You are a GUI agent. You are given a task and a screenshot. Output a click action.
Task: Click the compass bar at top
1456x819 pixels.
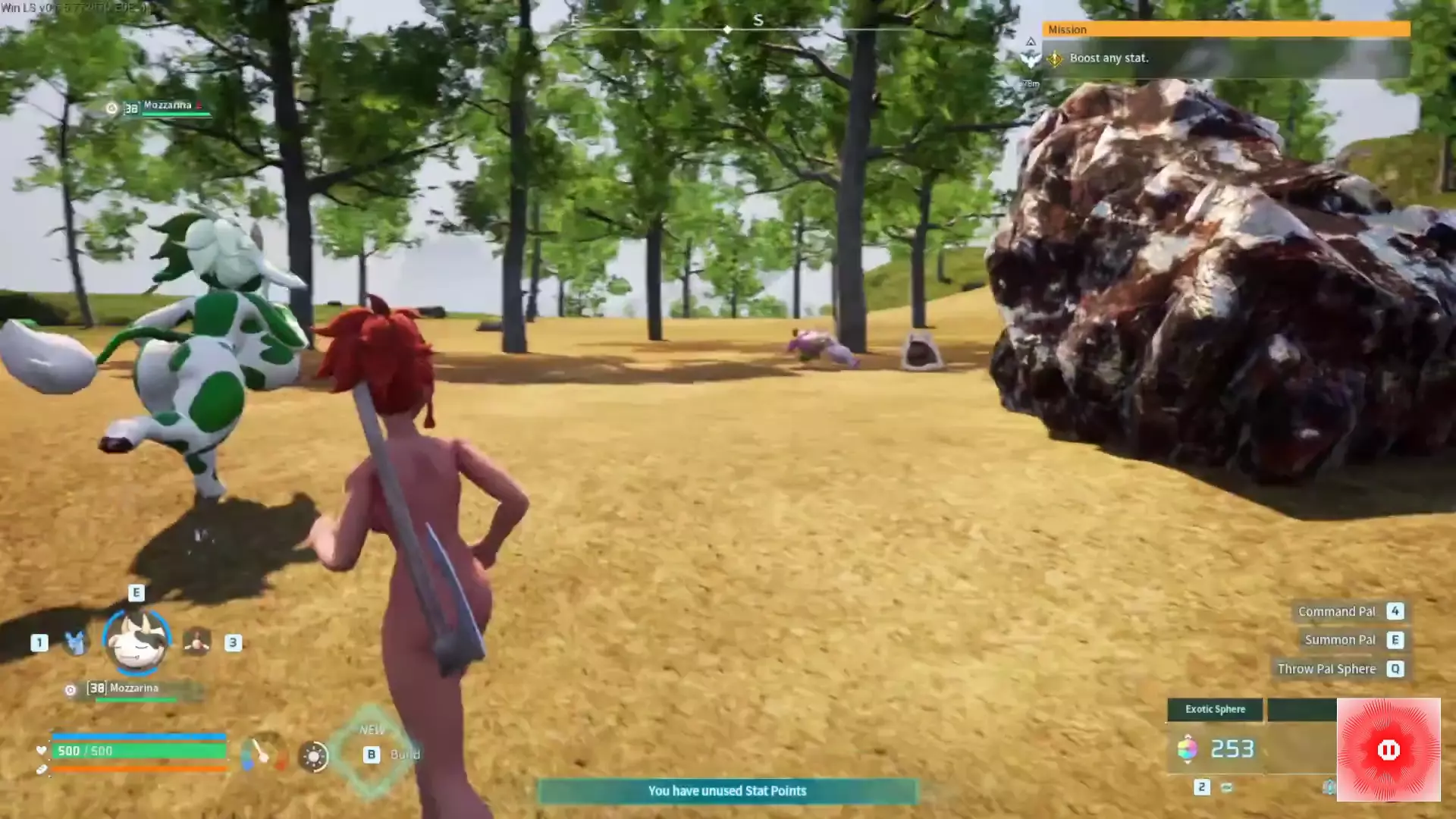(x=726, y=29)
